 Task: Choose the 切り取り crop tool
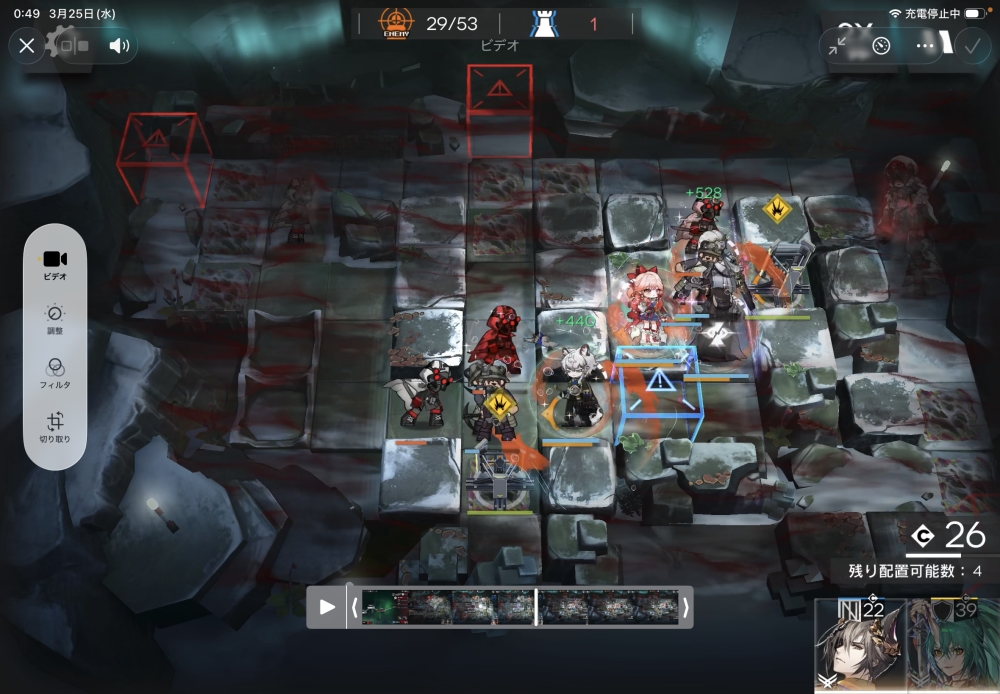point(55,428)
